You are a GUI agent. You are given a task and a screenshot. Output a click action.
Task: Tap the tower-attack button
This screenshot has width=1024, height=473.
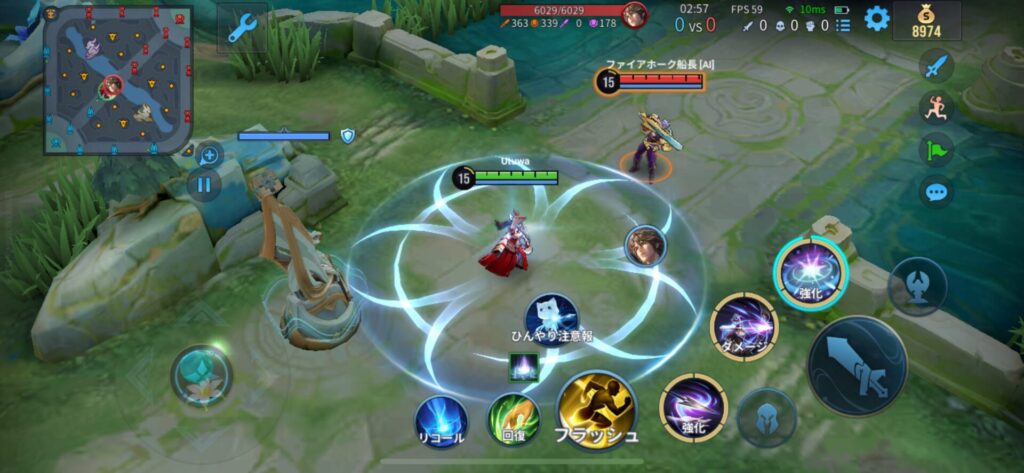(917, 285)
